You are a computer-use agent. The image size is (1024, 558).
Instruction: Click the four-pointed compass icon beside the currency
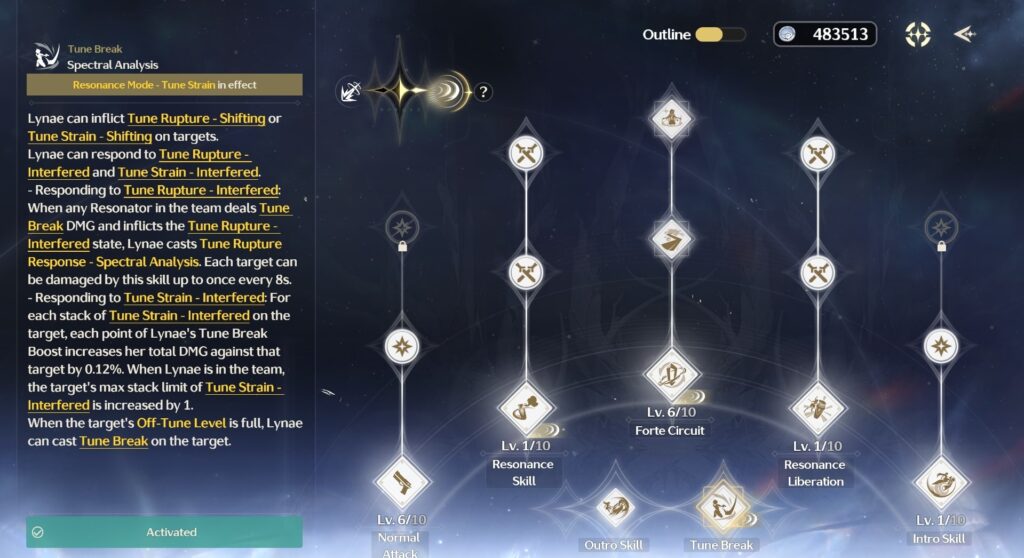click(x=918, y=34)
